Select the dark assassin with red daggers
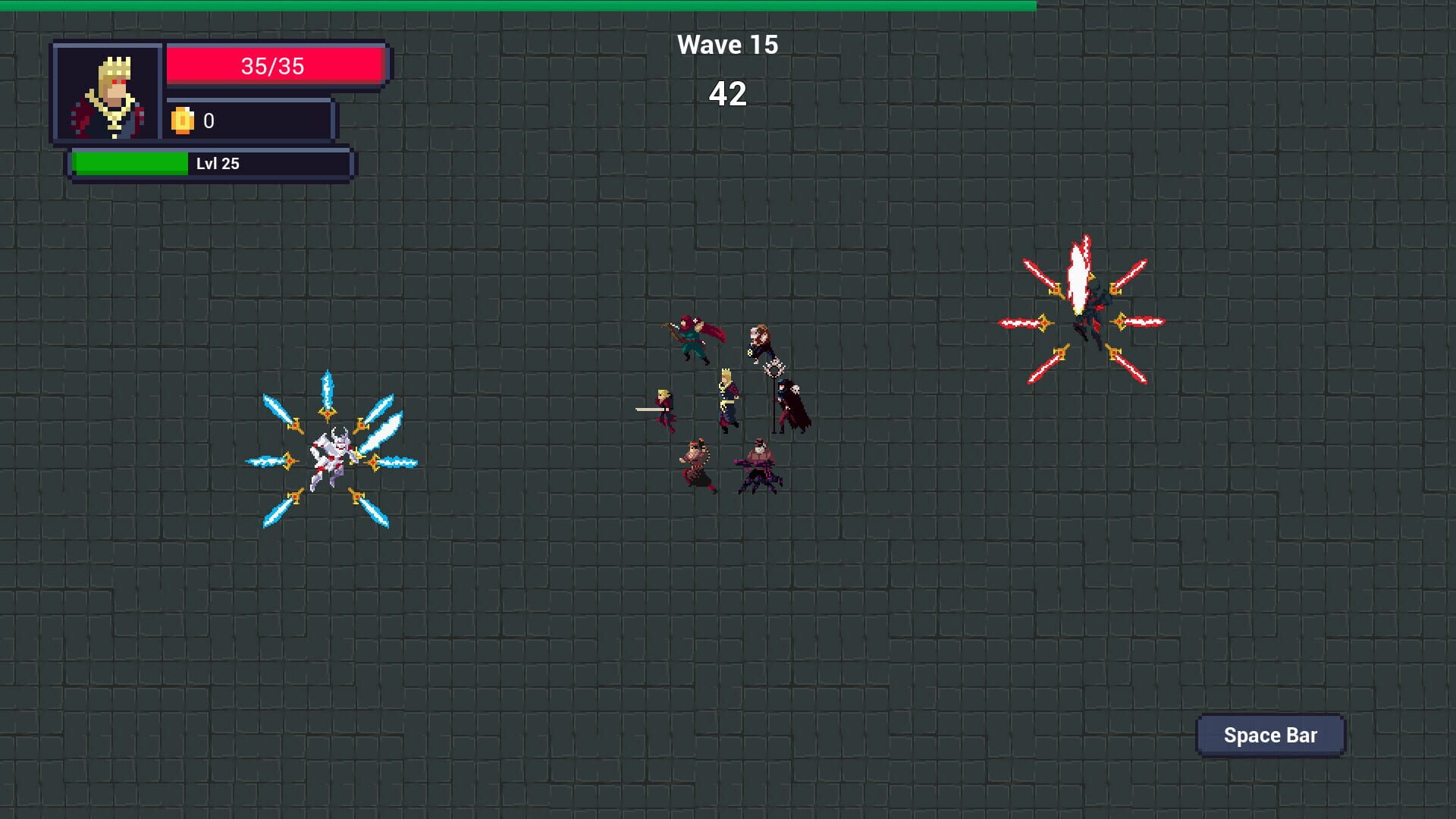 [1092, 318]
